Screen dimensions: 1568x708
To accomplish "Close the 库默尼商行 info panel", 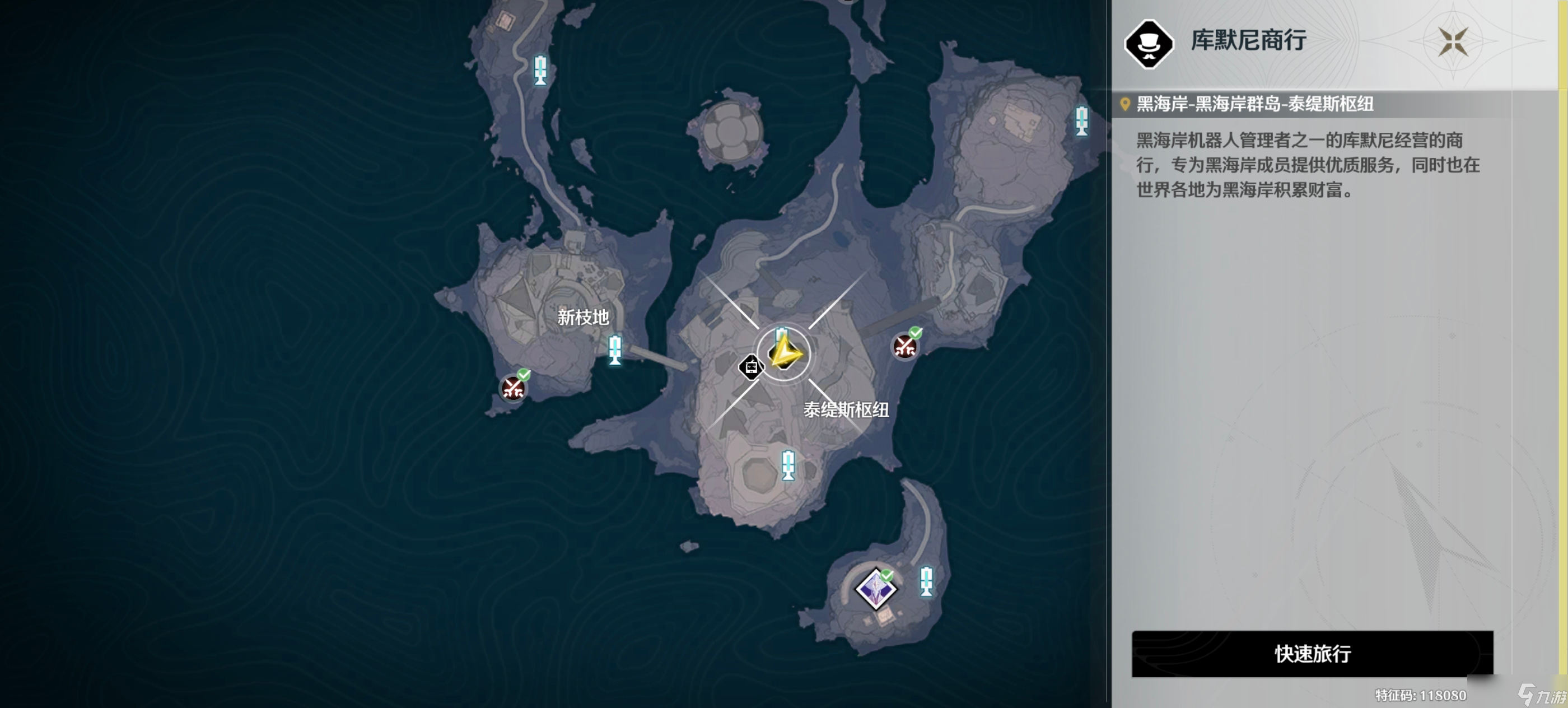I will click(x=1452, y=41).
